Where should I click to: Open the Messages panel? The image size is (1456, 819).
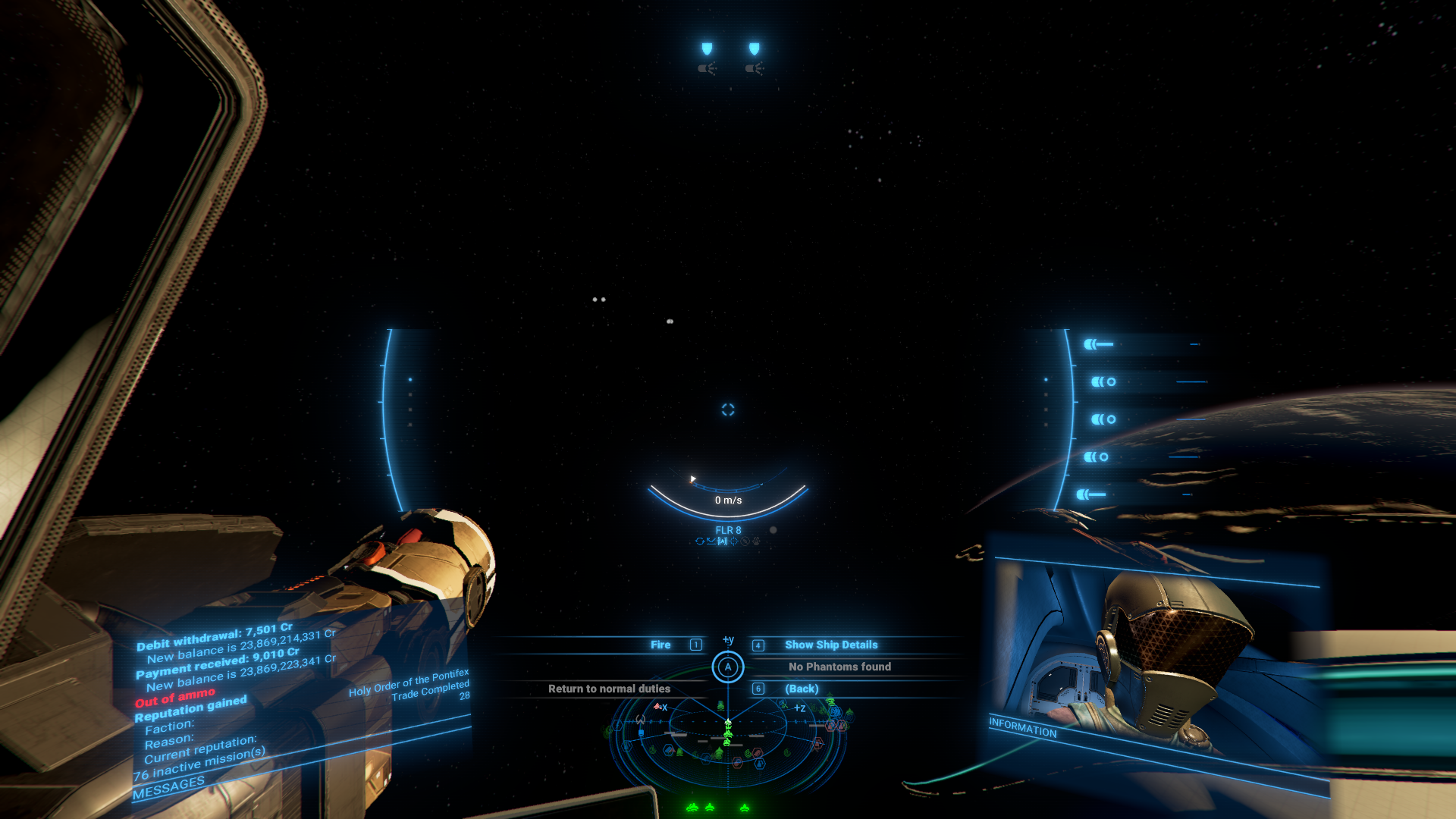tap(168, 788)
